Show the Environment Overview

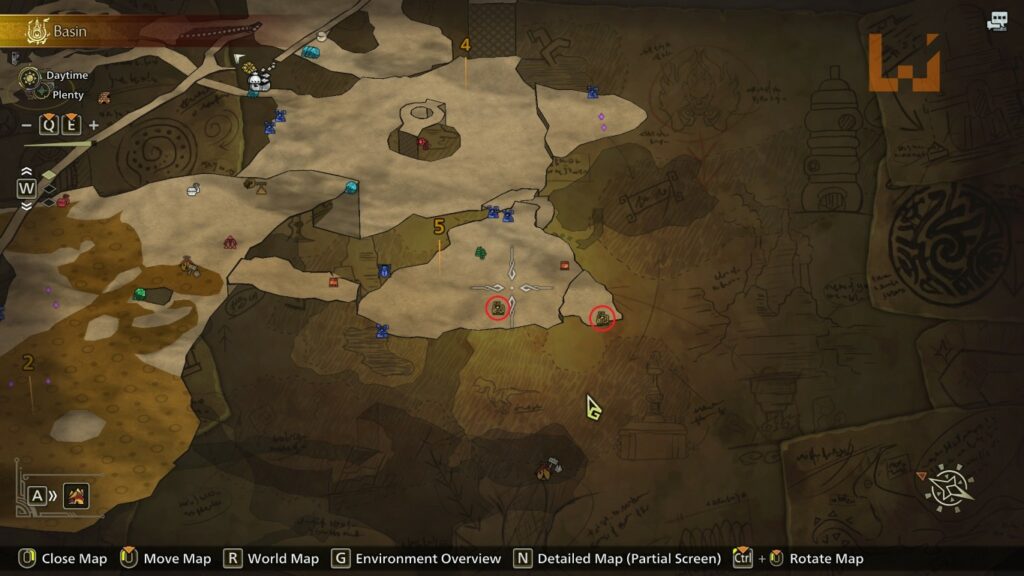coord(417,559)
